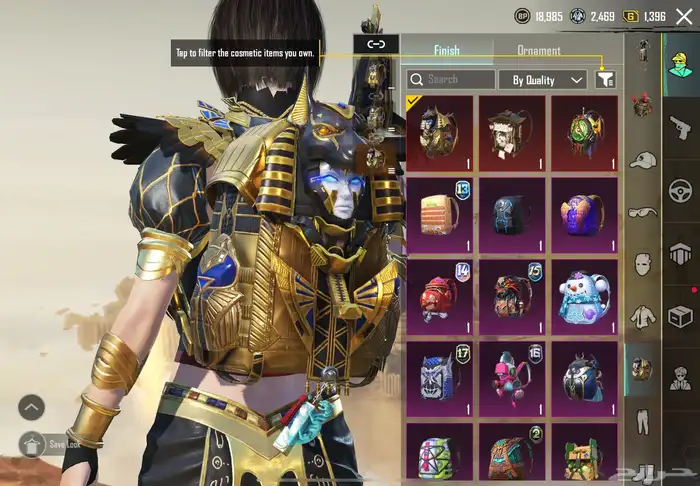Open the By Quality sort dropdown

543,79
